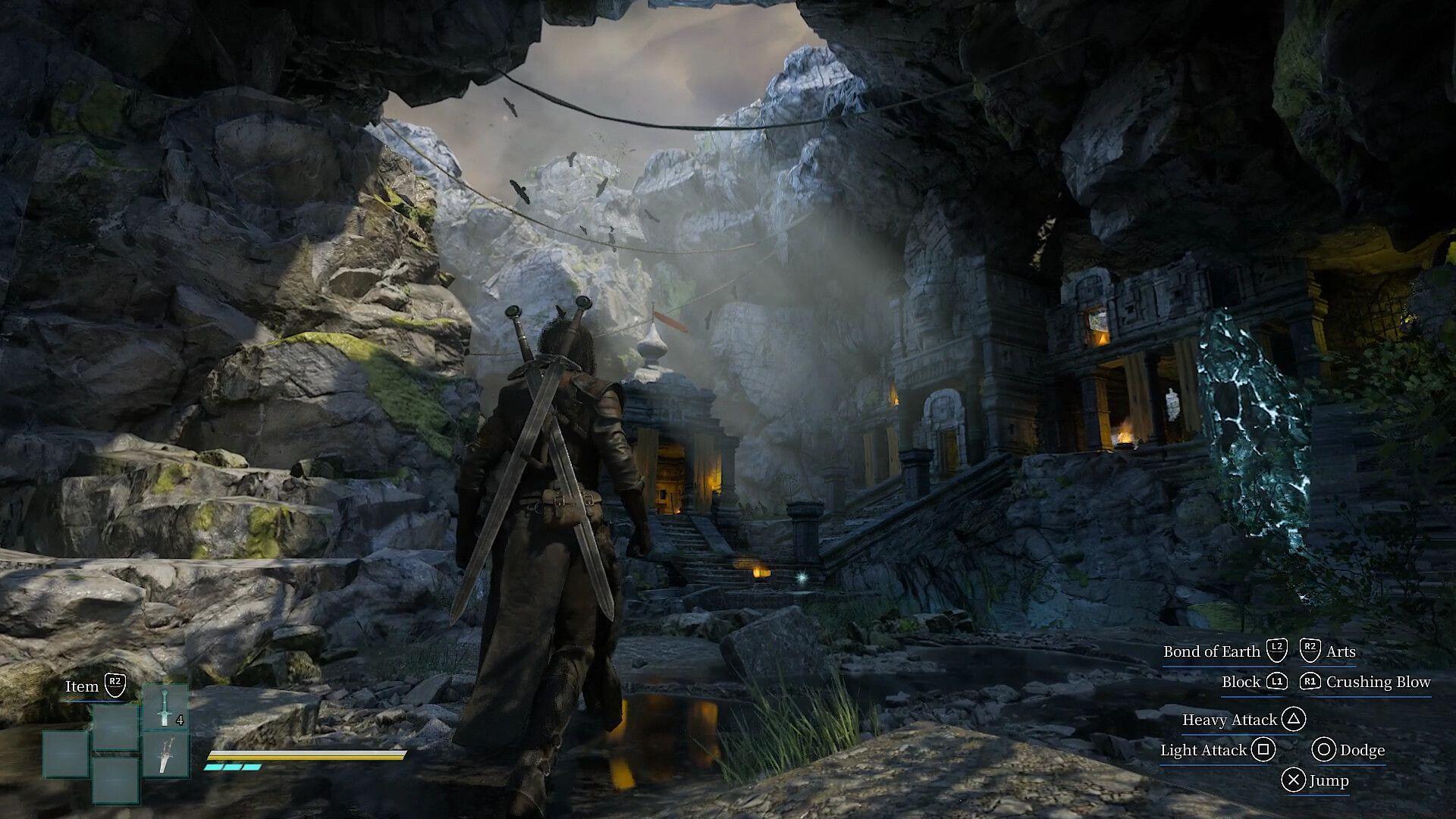Select the Circle icon for Dodge
This screenshot has height=819, width=1456.
click(1325, 750)
